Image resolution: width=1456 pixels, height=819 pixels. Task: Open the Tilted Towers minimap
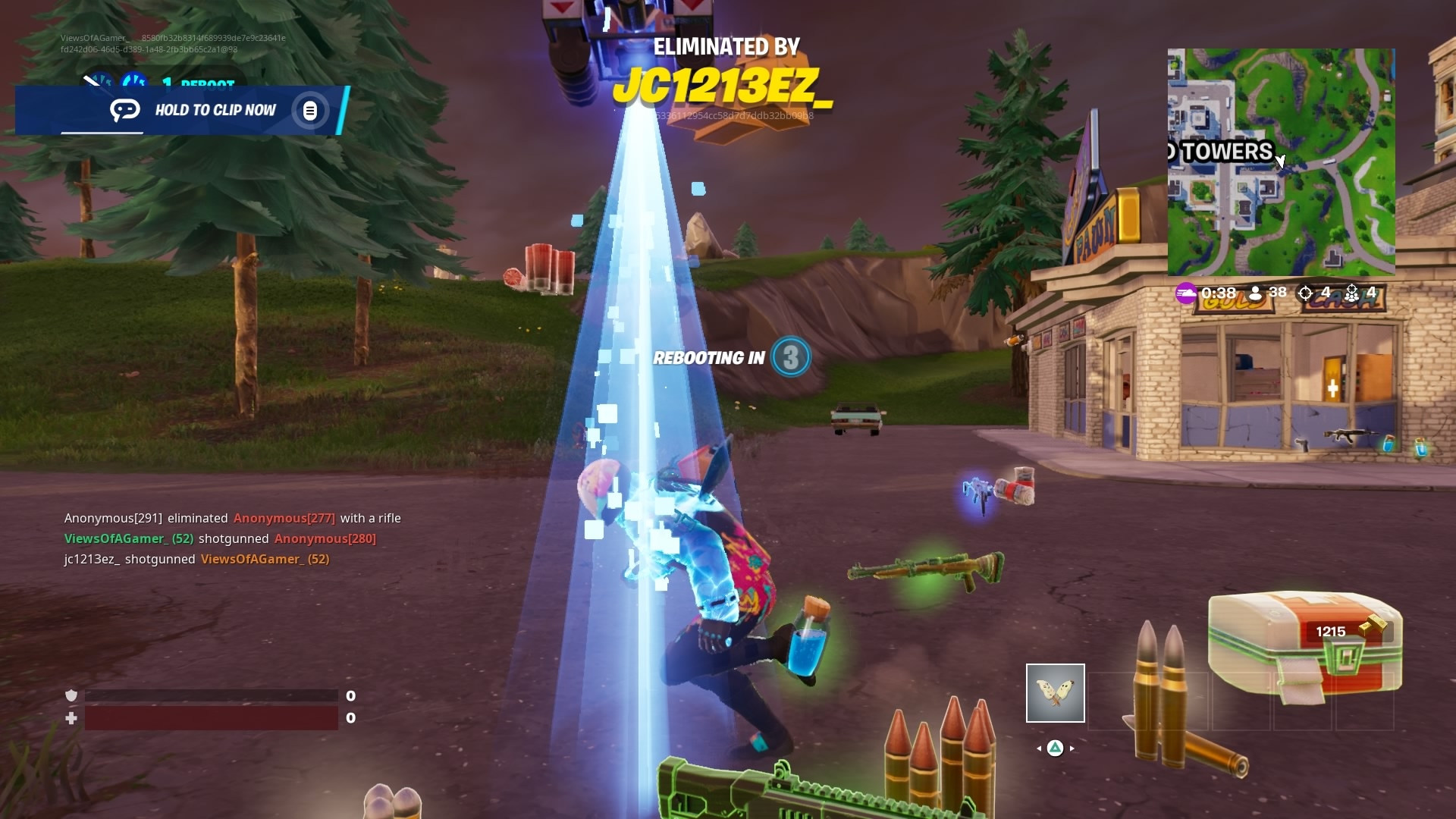[x=1281, y=162]
